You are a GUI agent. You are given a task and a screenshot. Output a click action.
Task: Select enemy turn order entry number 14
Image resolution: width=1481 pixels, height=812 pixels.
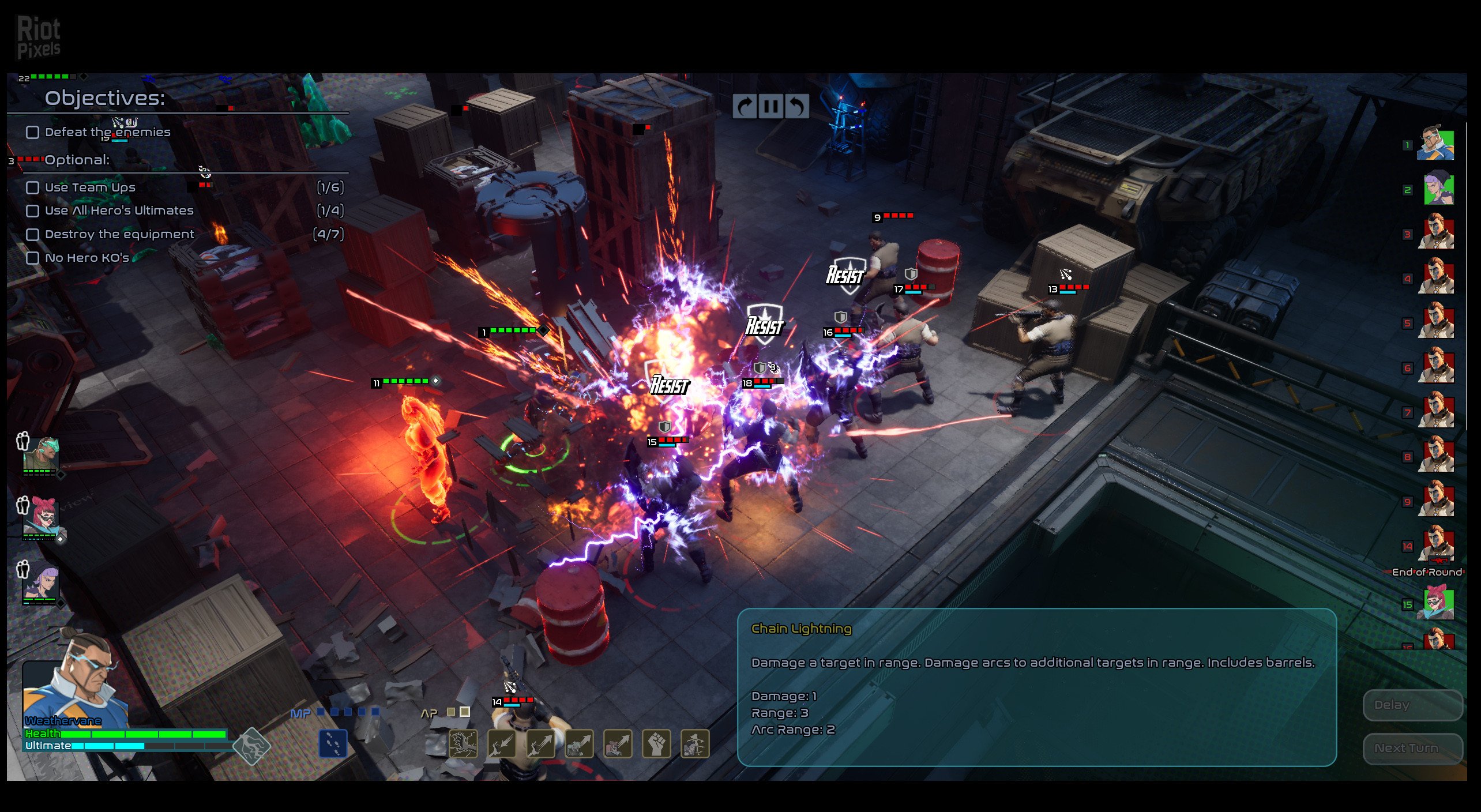1437,545
